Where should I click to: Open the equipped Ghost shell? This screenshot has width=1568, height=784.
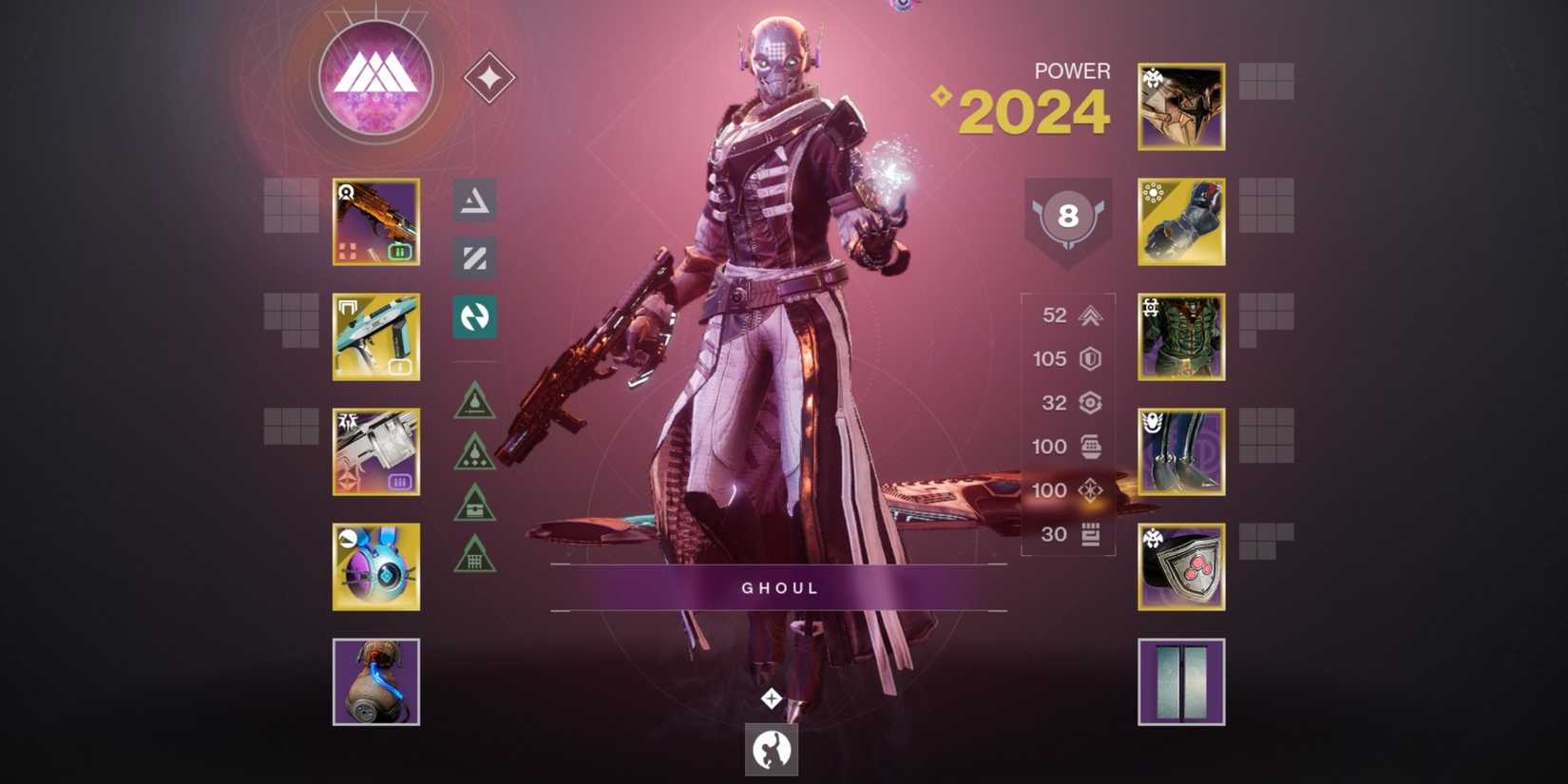pyautogui.click(x=376, y=567)
